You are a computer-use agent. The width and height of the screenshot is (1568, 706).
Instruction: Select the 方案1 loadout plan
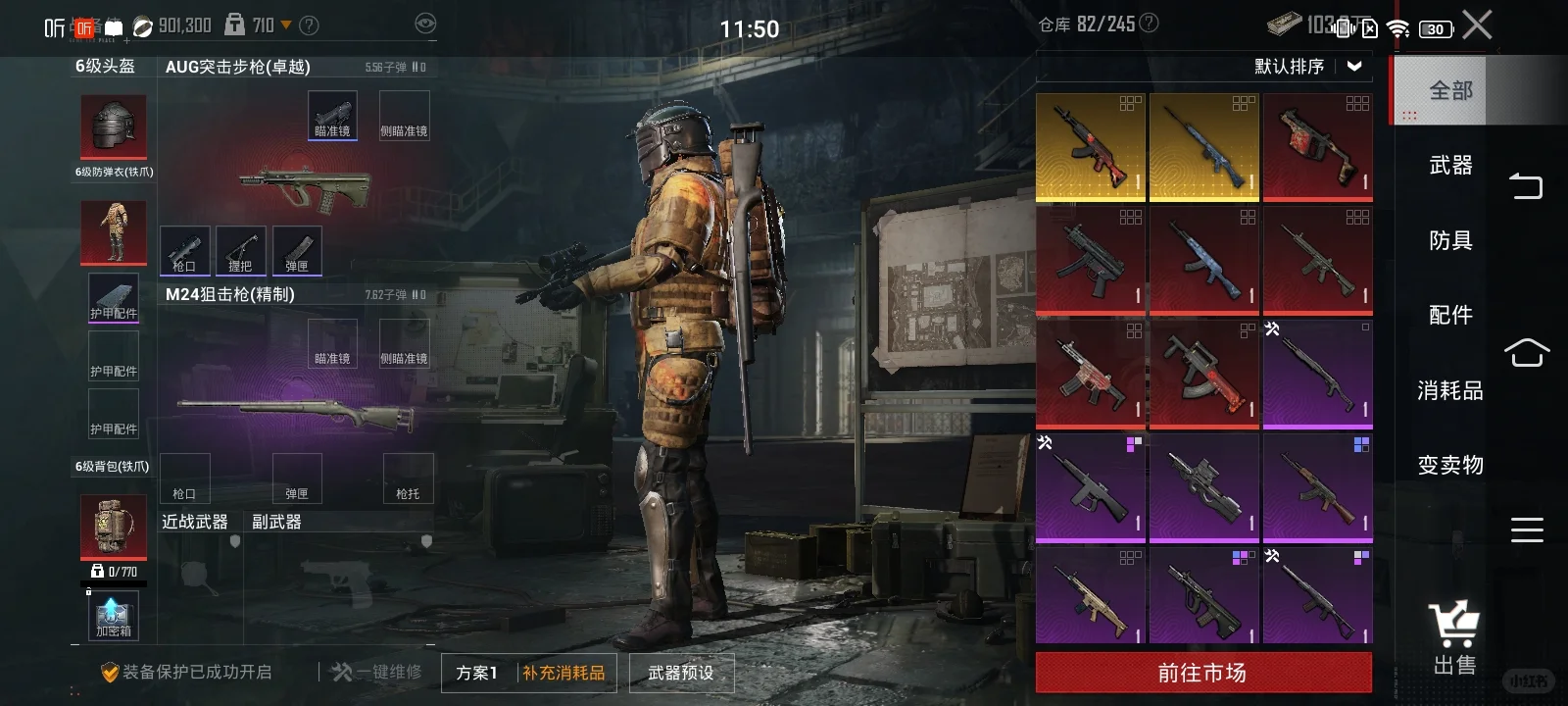tap(477, 673)
